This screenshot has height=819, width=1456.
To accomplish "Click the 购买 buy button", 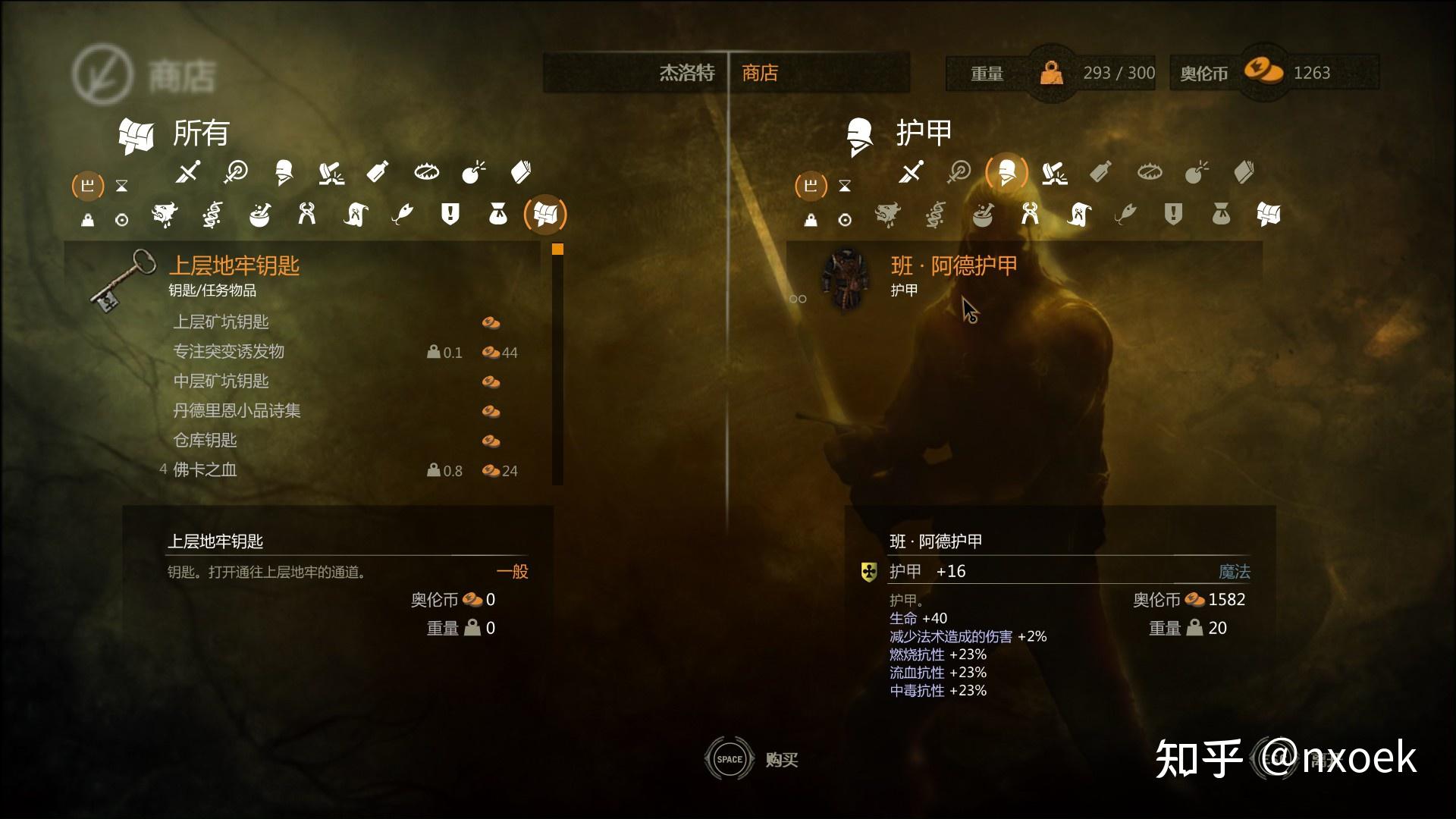I will point(781,760).
